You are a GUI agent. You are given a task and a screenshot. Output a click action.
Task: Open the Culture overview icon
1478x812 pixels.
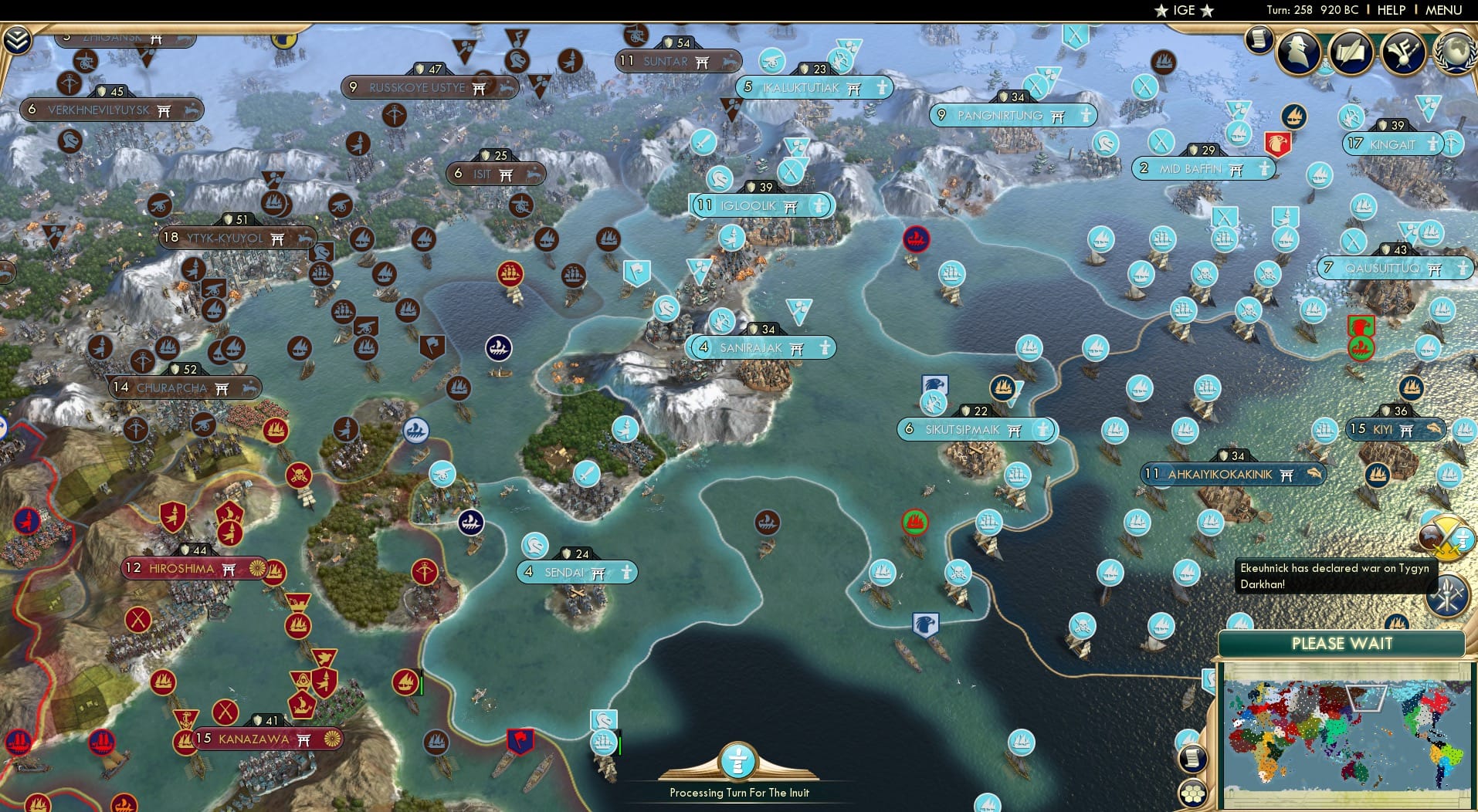(x=1402, y=51)
